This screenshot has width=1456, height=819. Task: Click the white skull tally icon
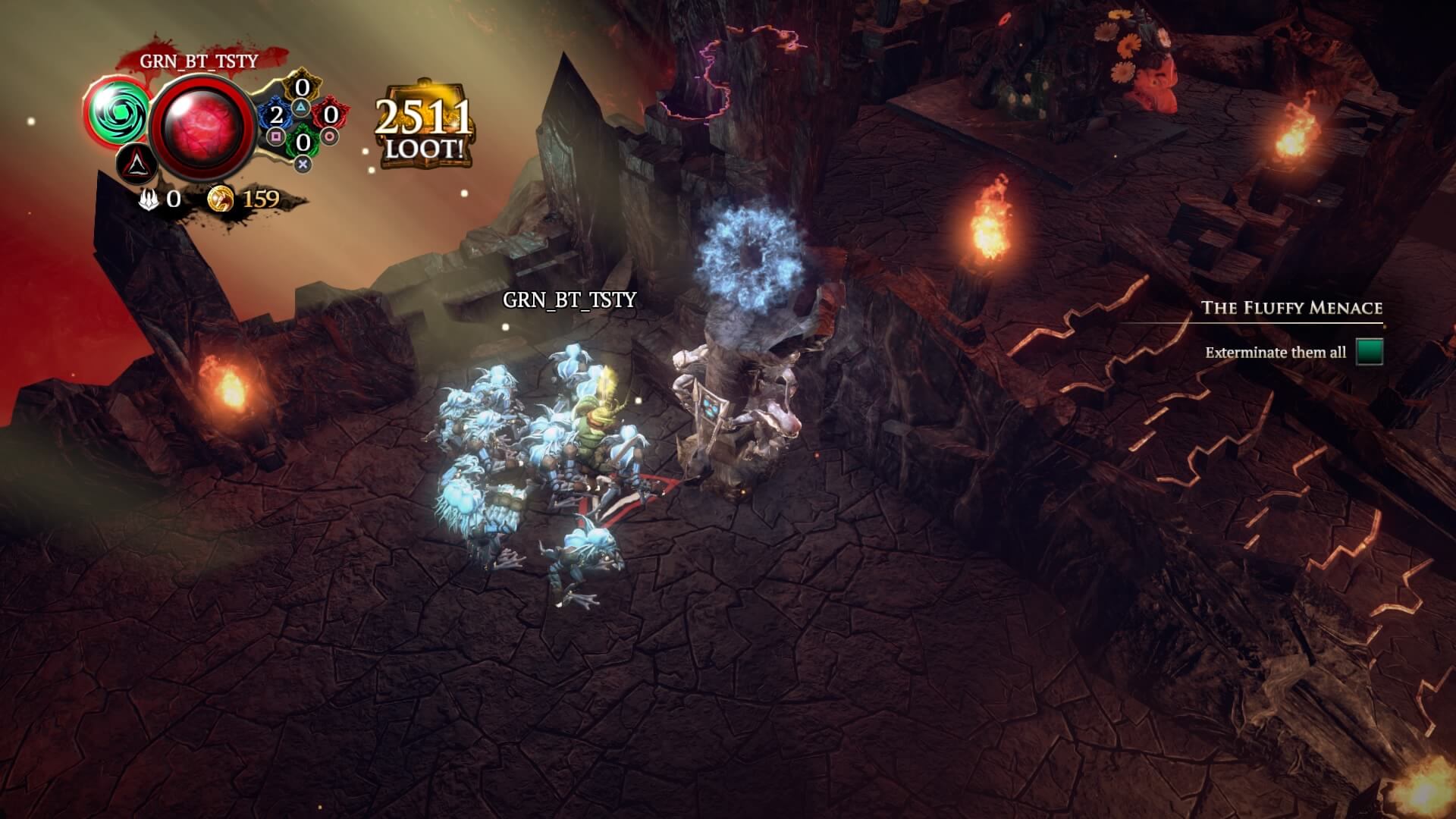(149, 199)
